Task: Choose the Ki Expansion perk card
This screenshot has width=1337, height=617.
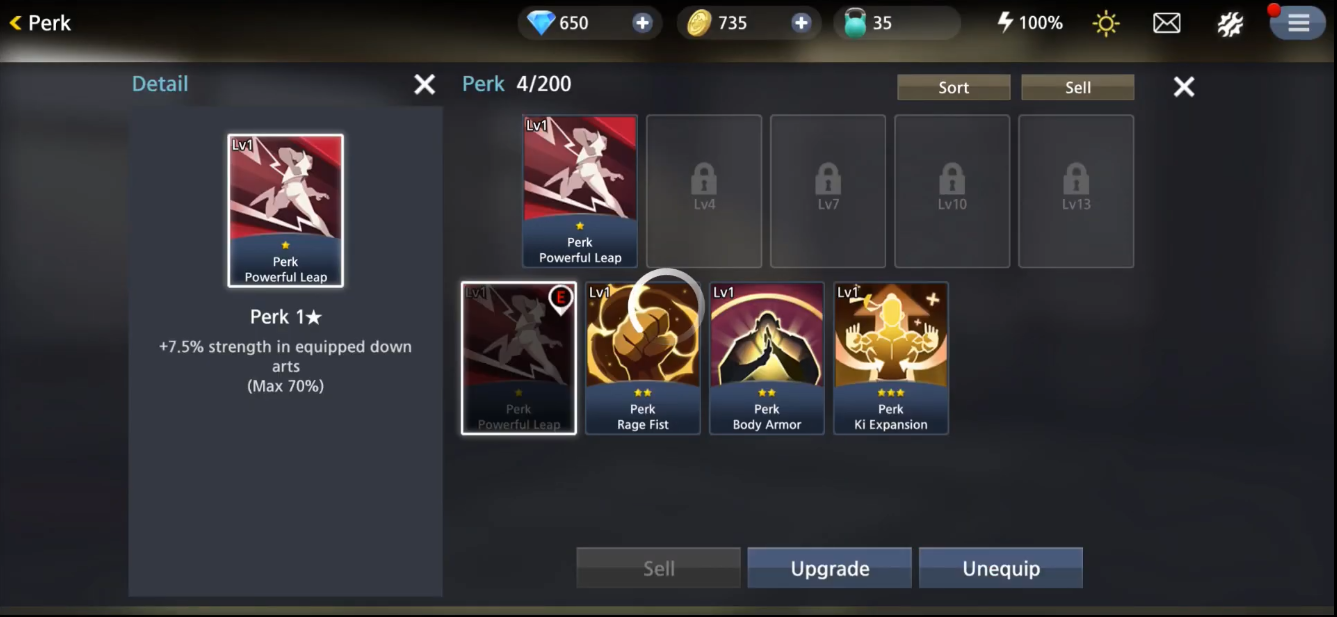Action: (891, 358)
